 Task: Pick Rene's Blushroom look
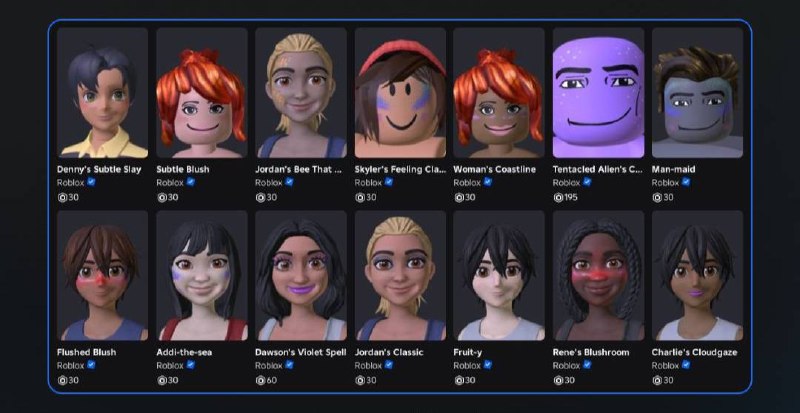598,275
